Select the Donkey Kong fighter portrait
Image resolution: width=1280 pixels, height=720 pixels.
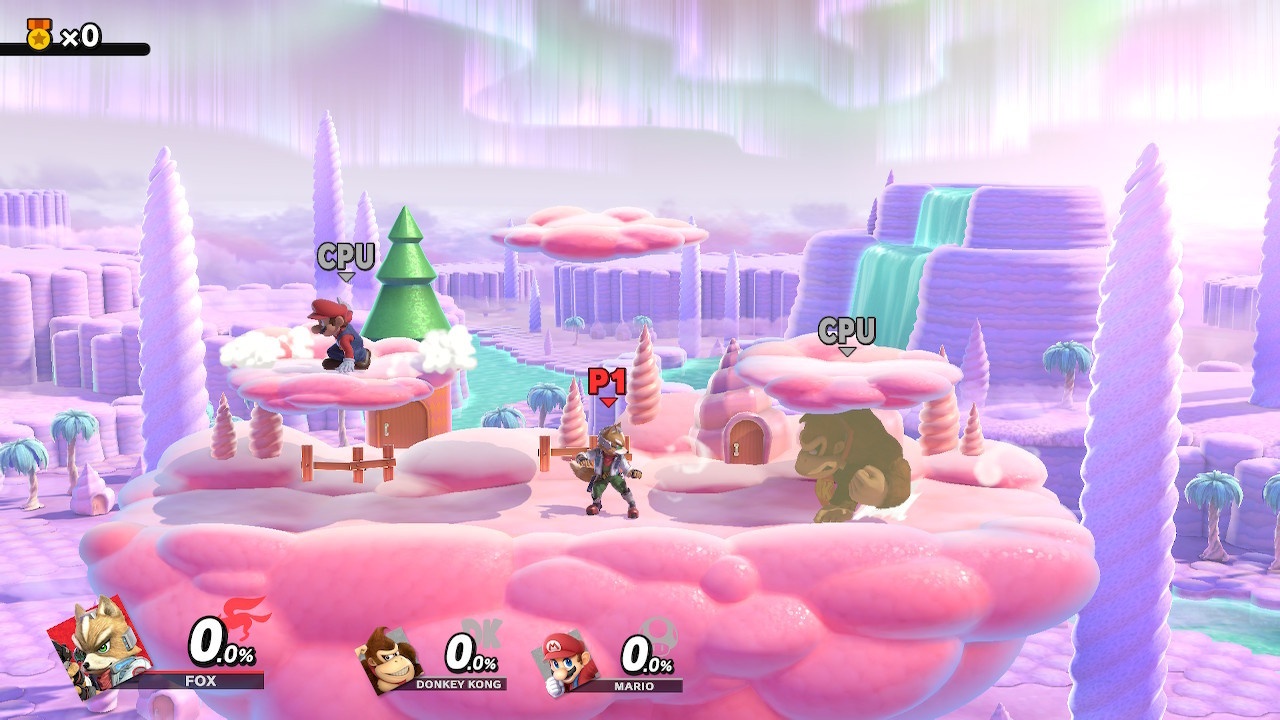point(388,660)
